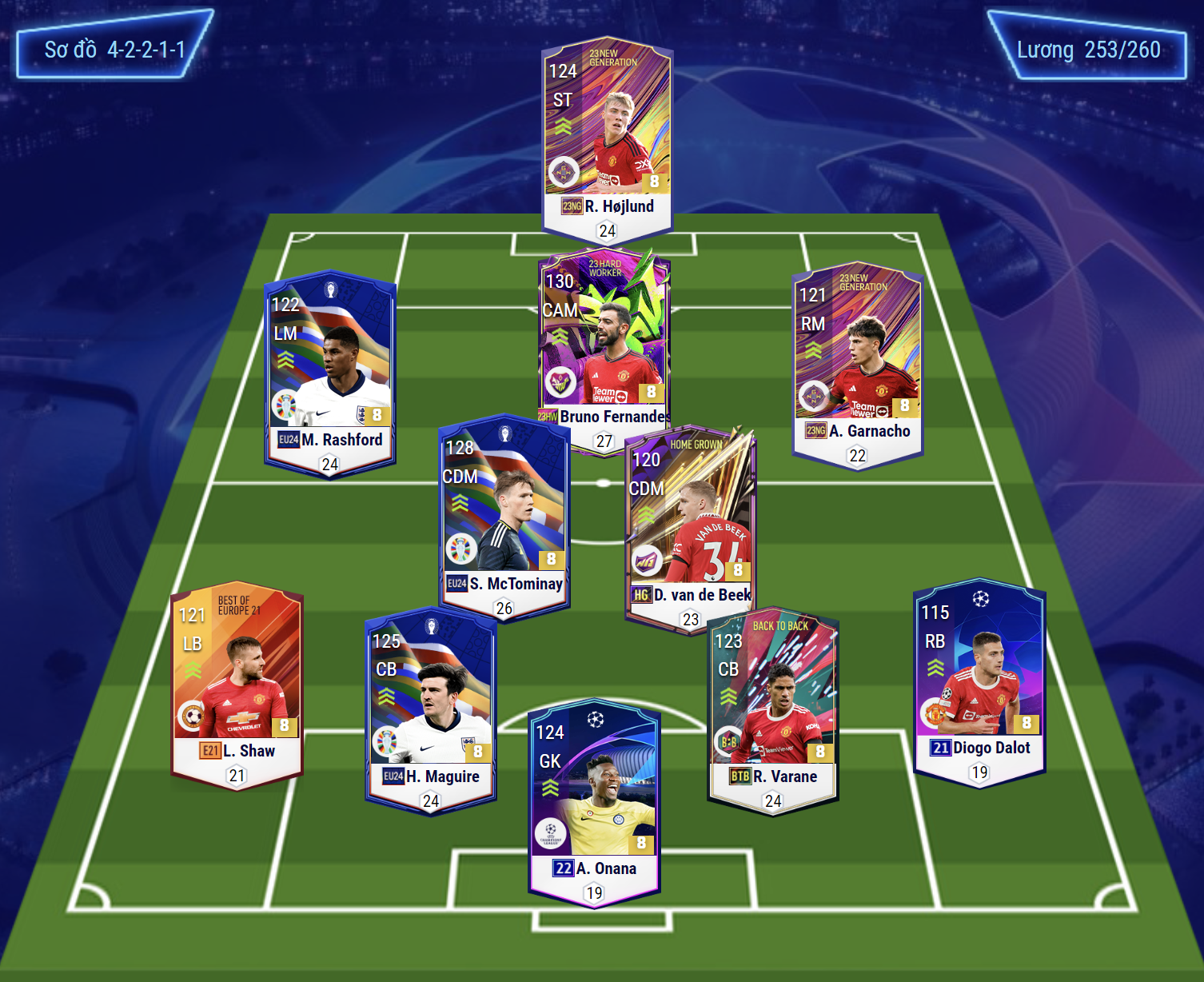Click the S. McTominay CDM card

pos(504,512)
